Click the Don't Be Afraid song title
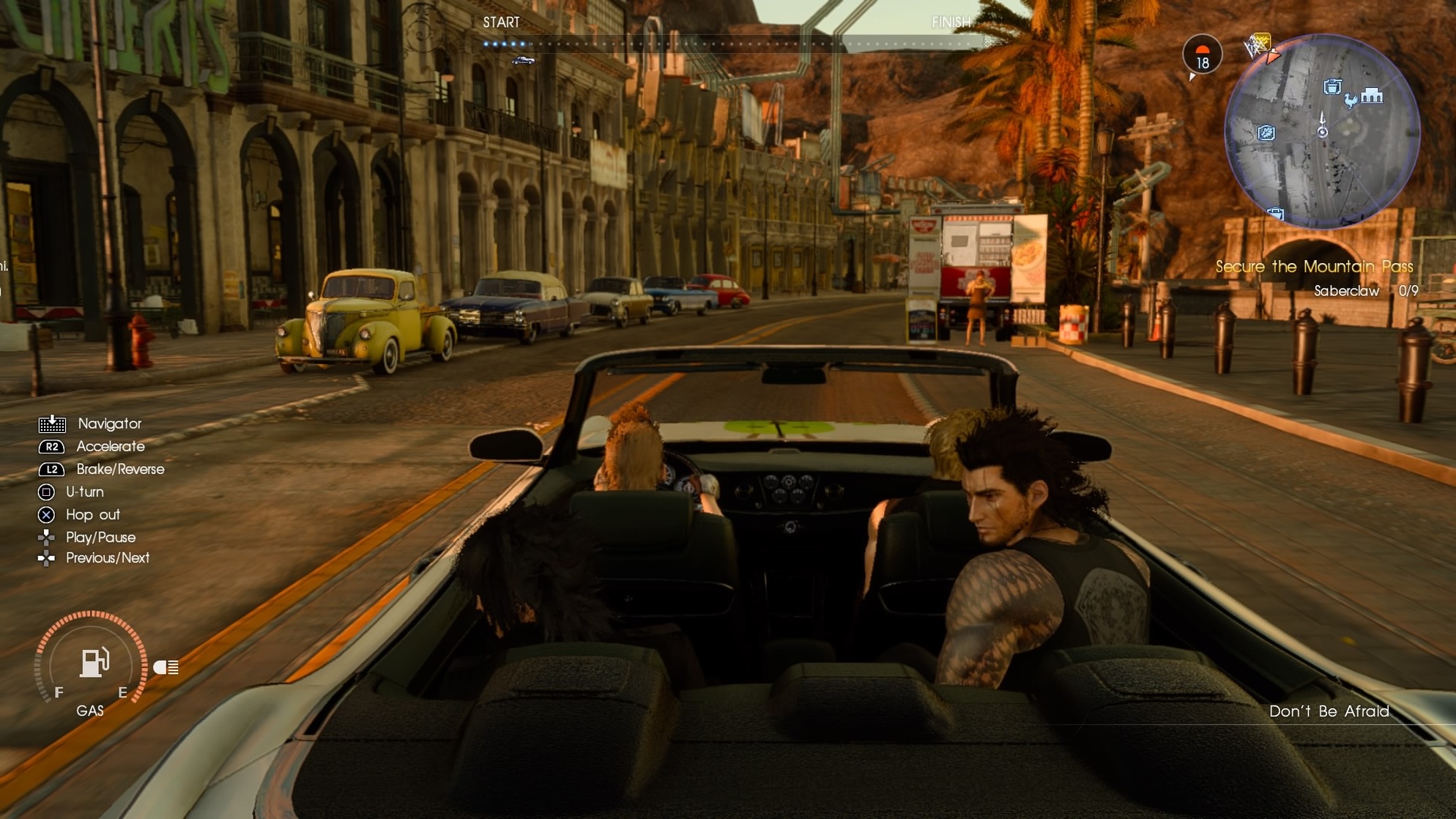1456x819 pixels. tap(1329, 711)
